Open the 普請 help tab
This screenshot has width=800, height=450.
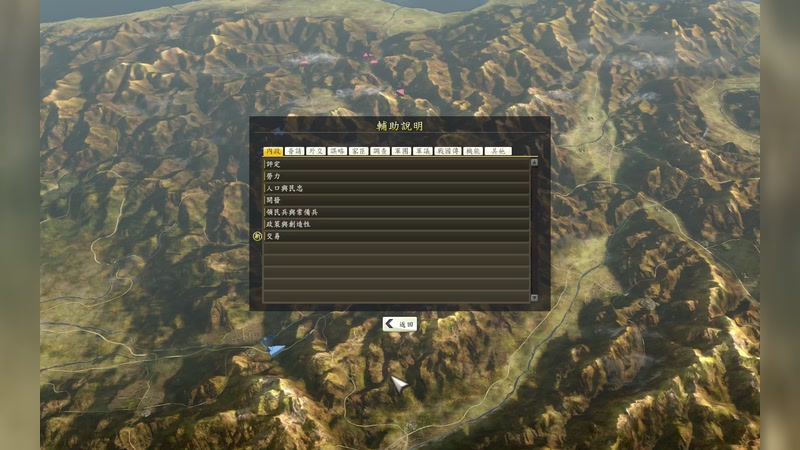[x=293, y=151]
